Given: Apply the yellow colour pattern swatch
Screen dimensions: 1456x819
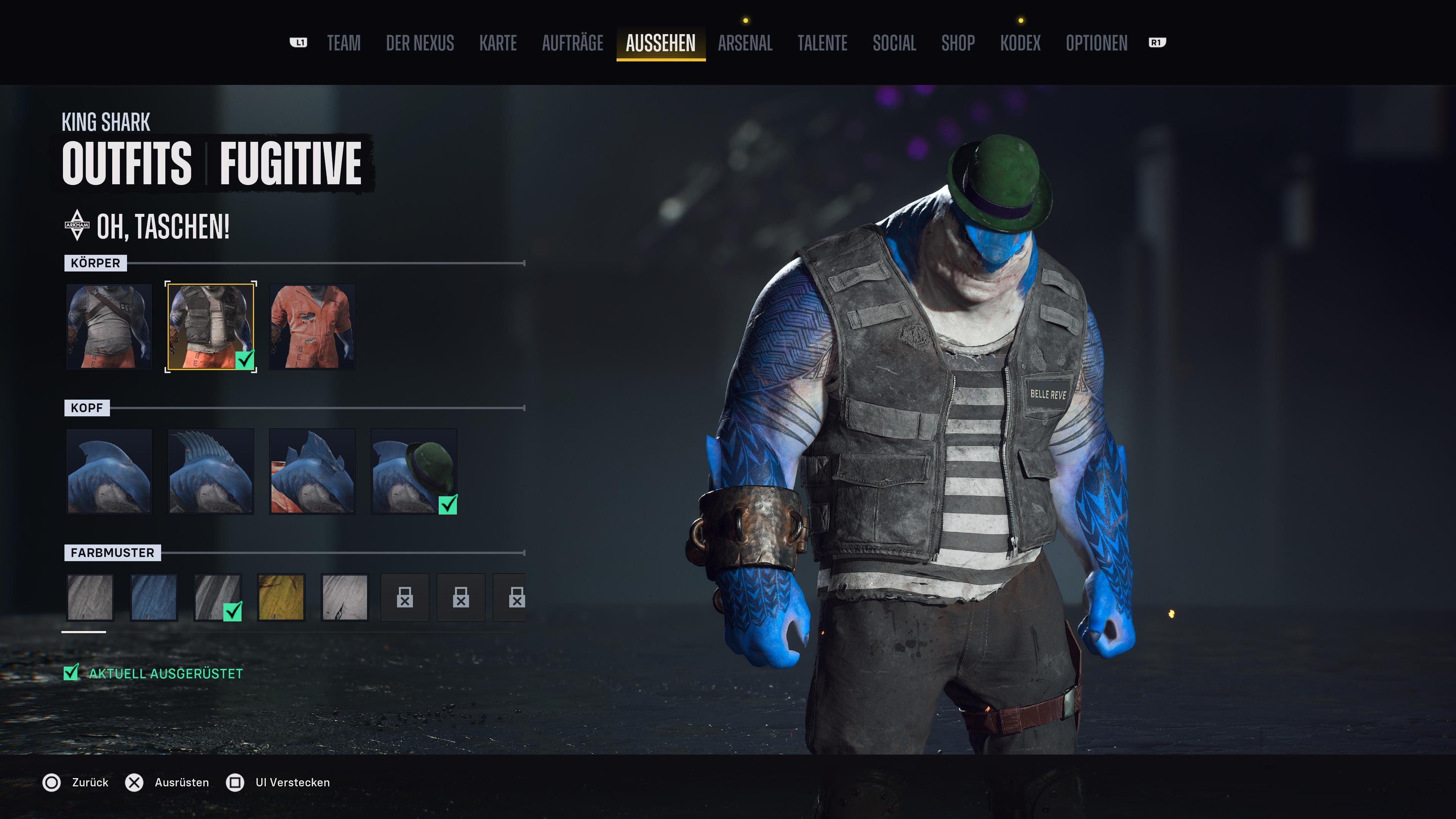Looking at the screenshot, I should [281, 598].
